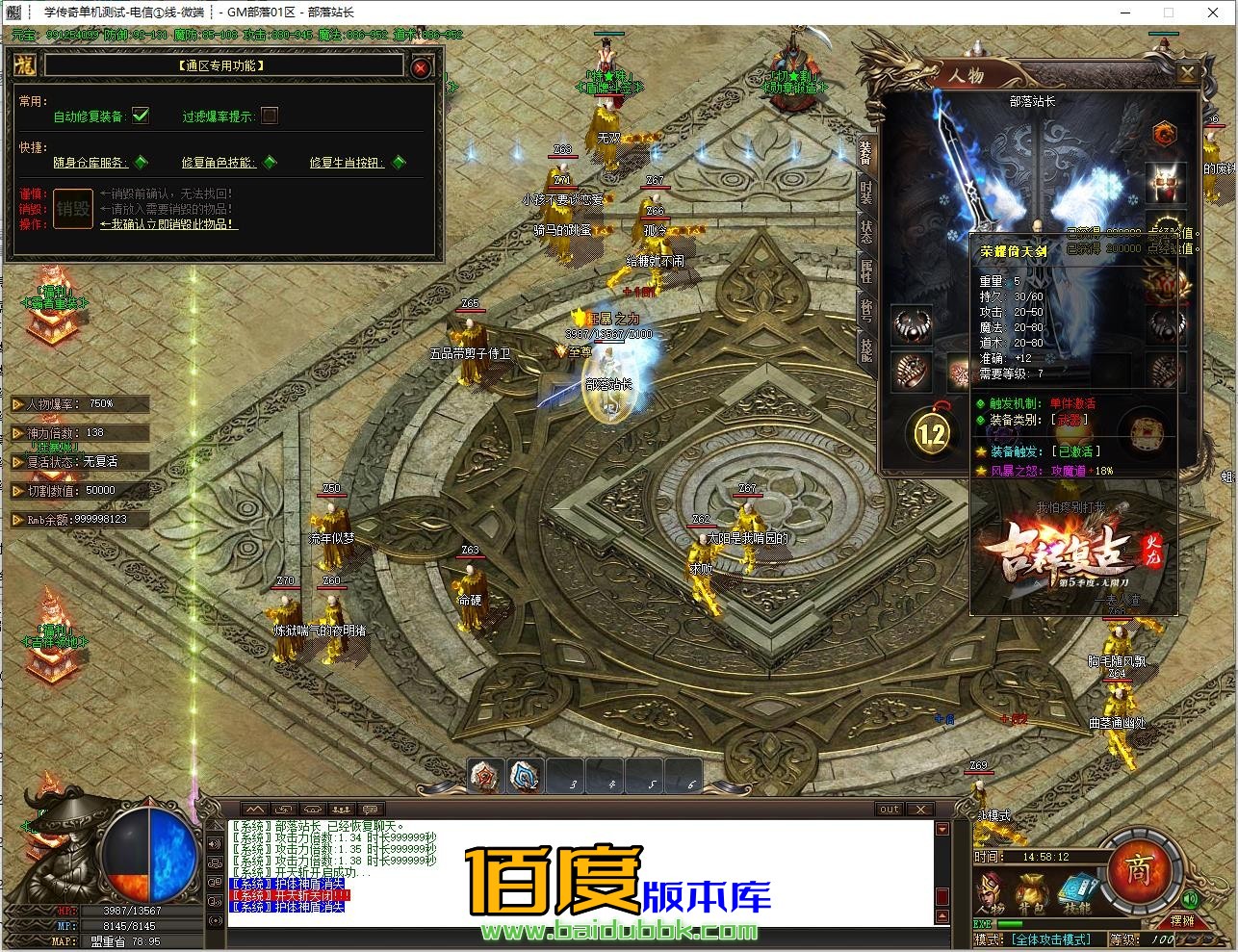Uncheck the 自动修复装备 checkbox

click(x=141, y=116)
